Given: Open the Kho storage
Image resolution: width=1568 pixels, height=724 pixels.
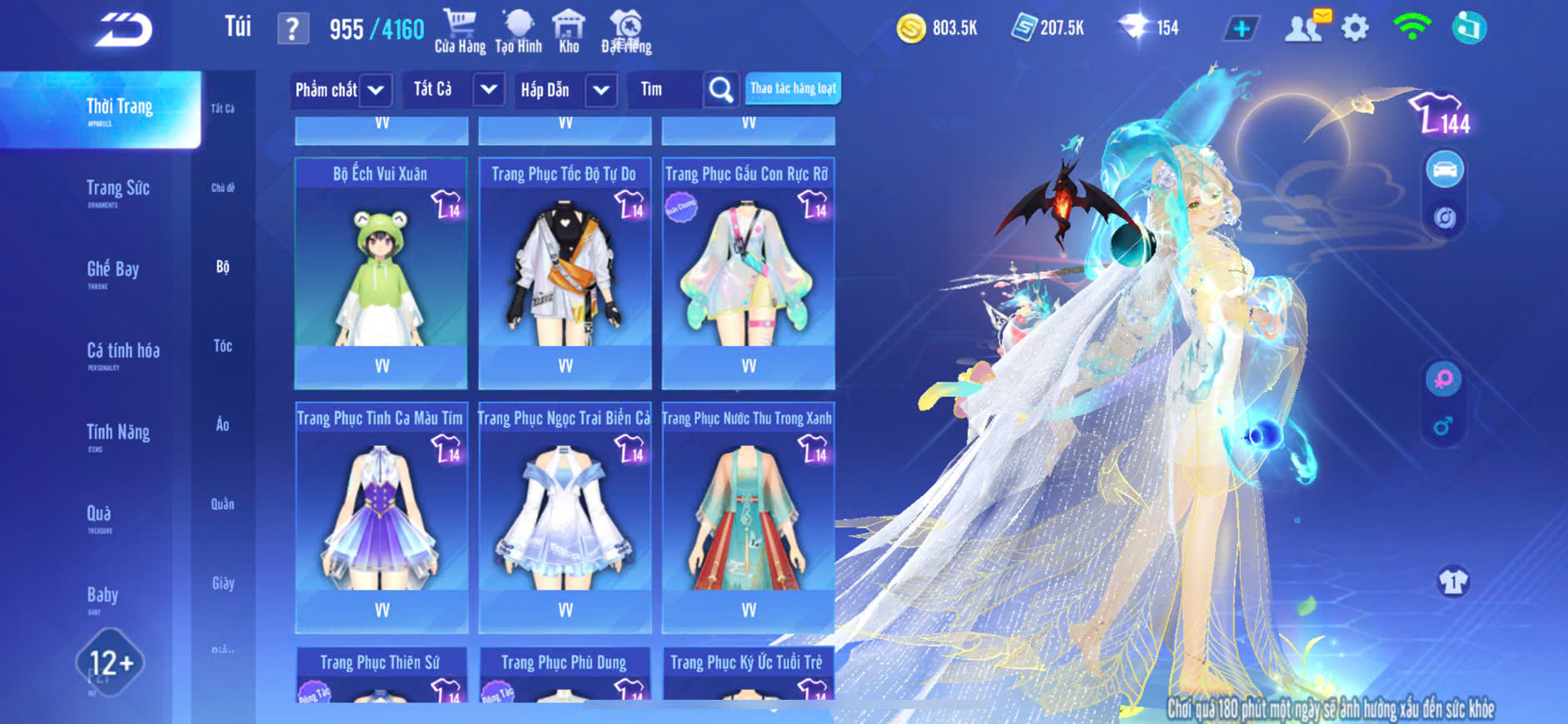Looking at the screenshot, I should (569, 31).
